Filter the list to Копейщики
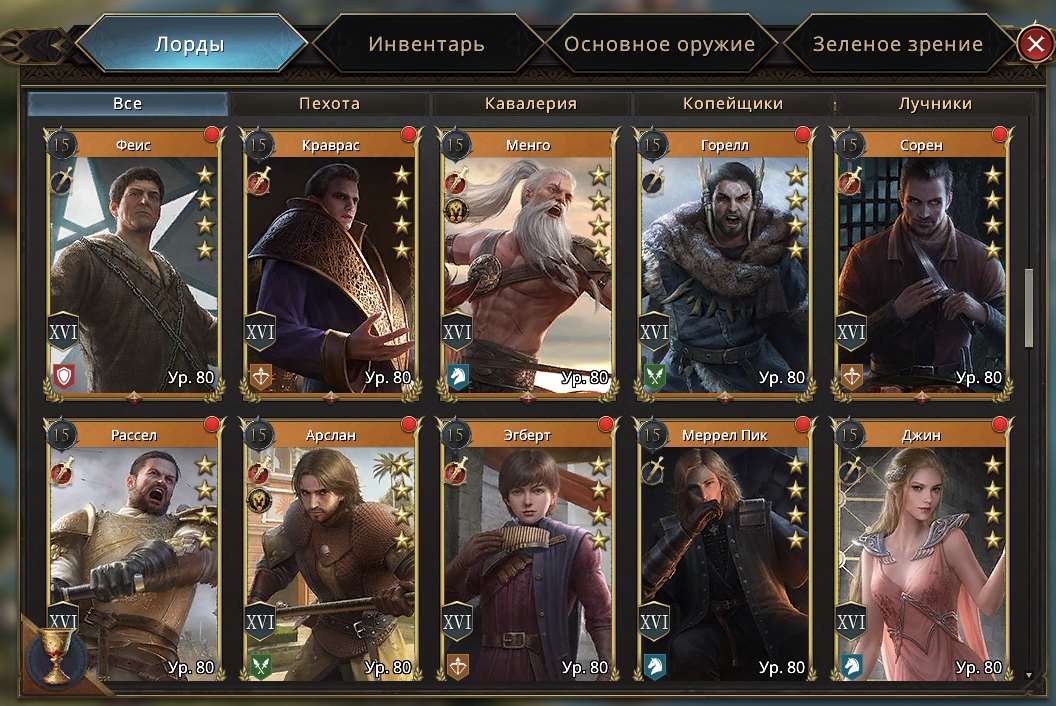Screen dimensions: 1056x706 (x=733, y=103)
